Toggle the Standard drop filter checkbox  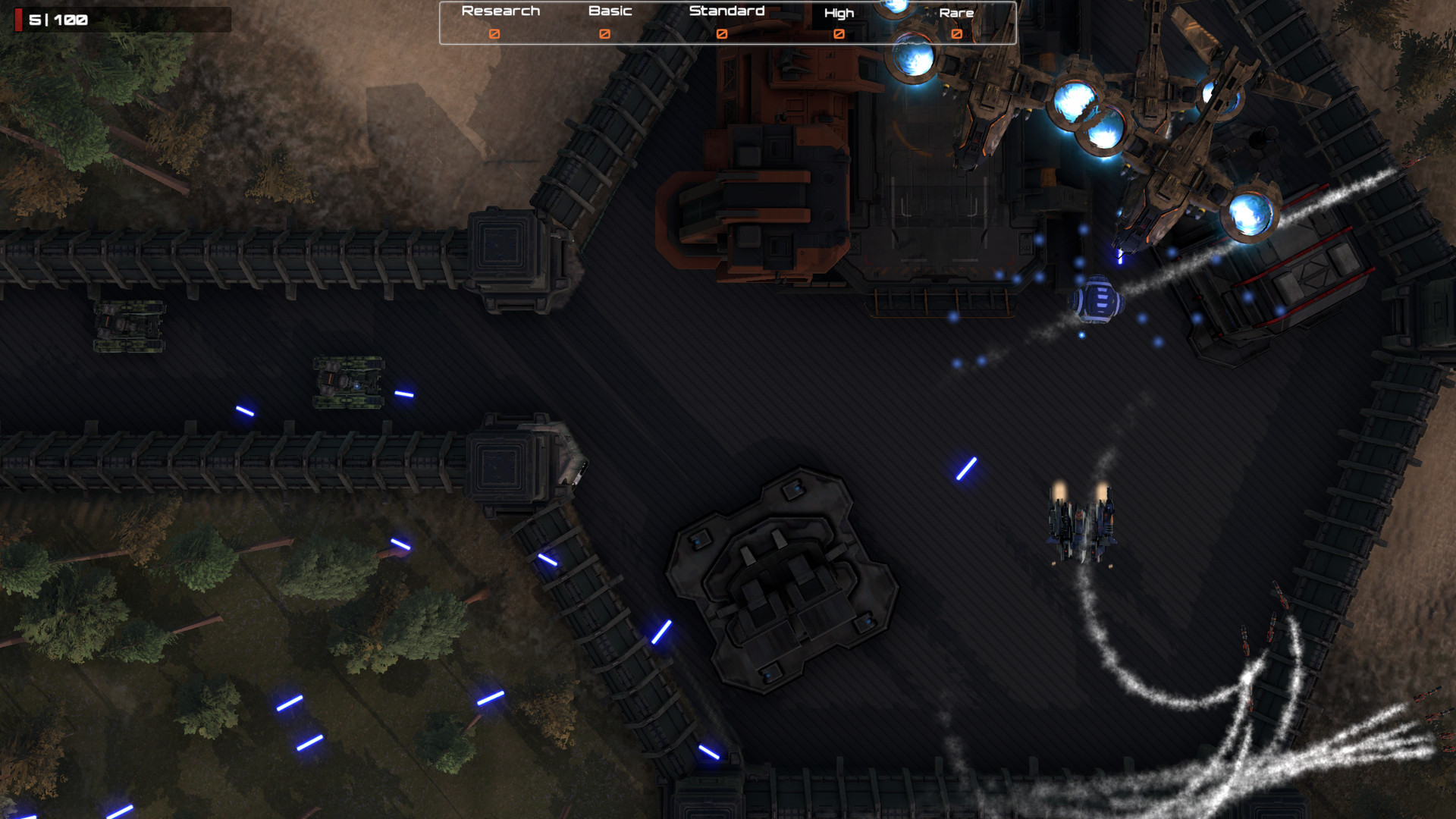point(723,33)
